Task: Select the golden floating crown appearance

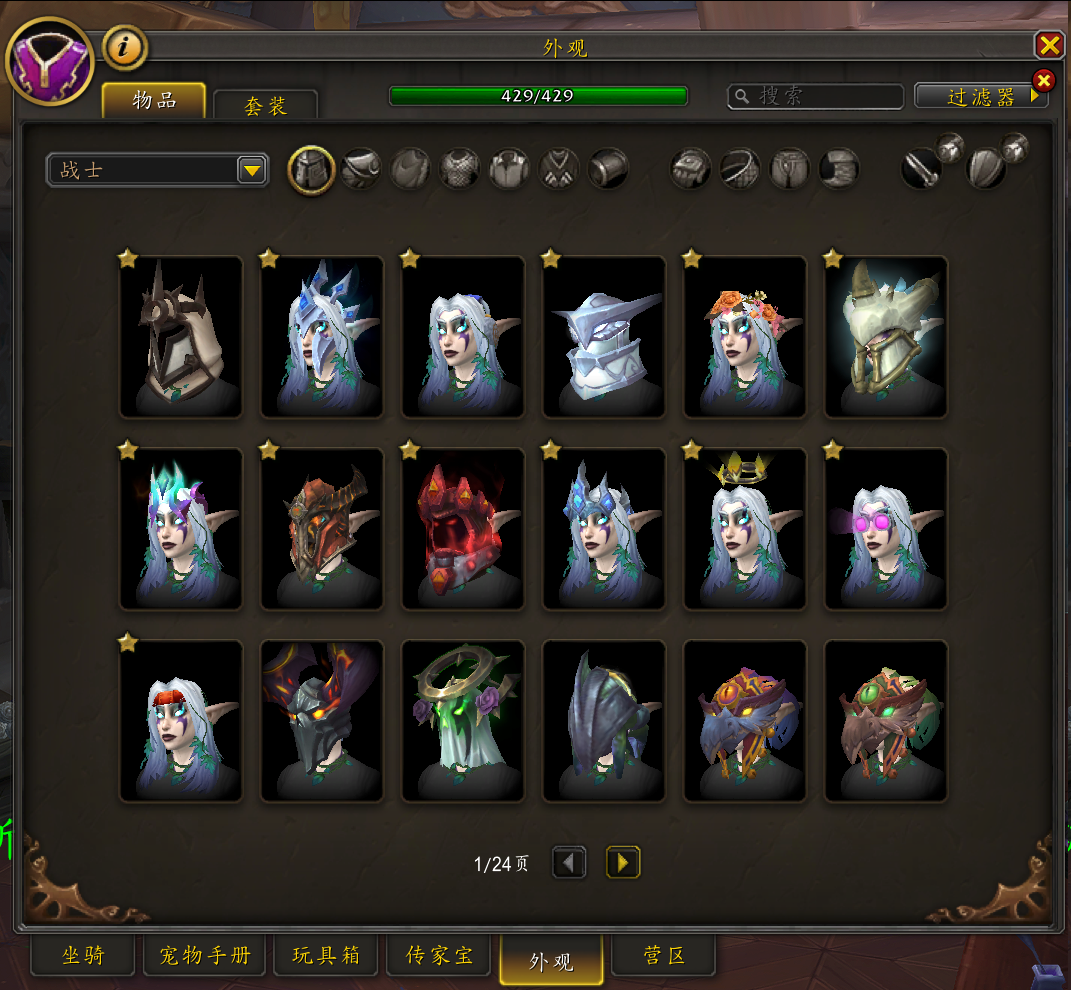Action: pyautogui.click(x=745, y=529)
